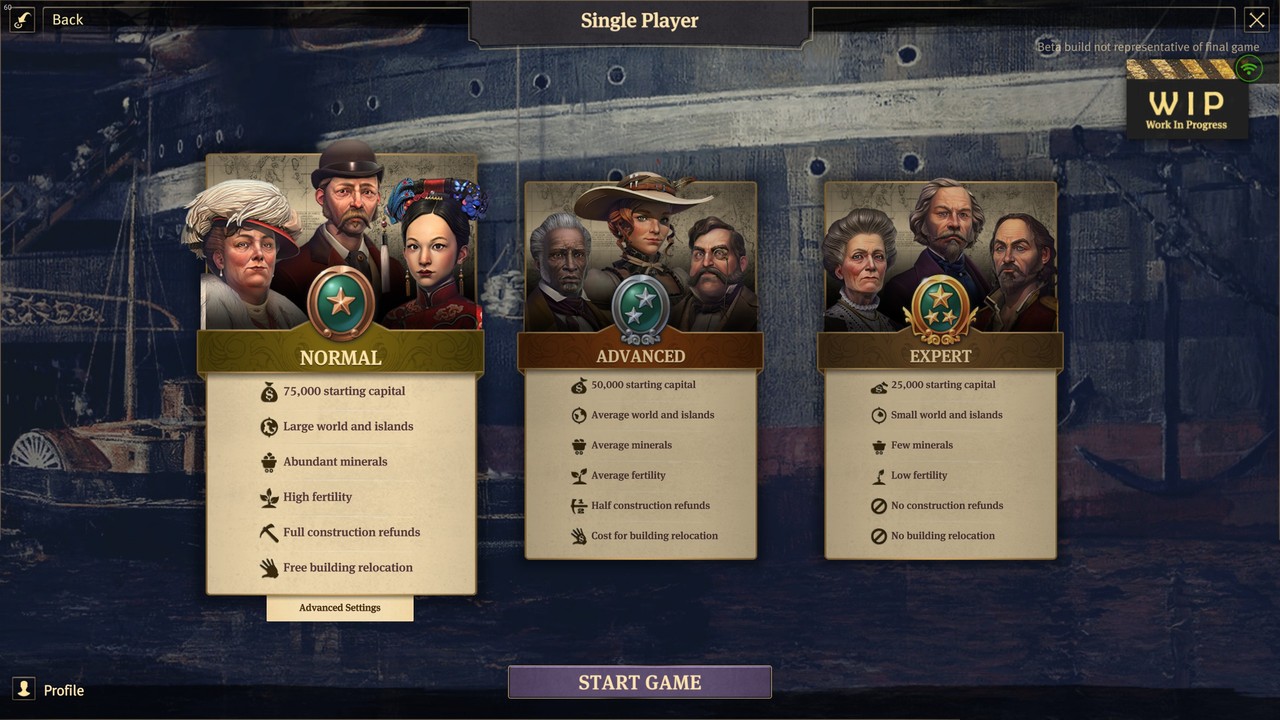
Task: Click the Start Game button
Action: (640, 683)
